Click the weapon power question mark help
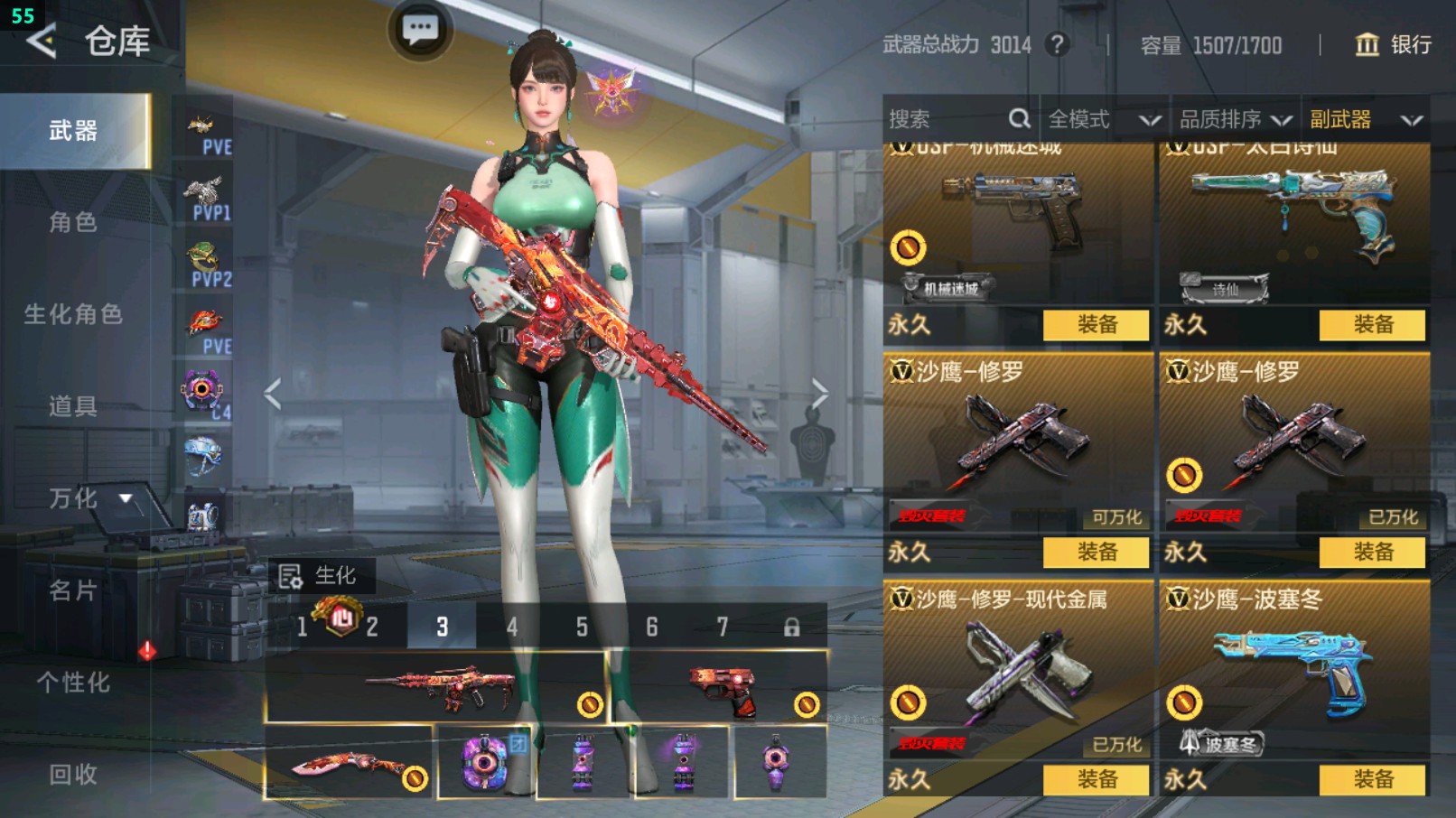The height and width of the screenshot is (818, 1456). (x=1057, y=44)
